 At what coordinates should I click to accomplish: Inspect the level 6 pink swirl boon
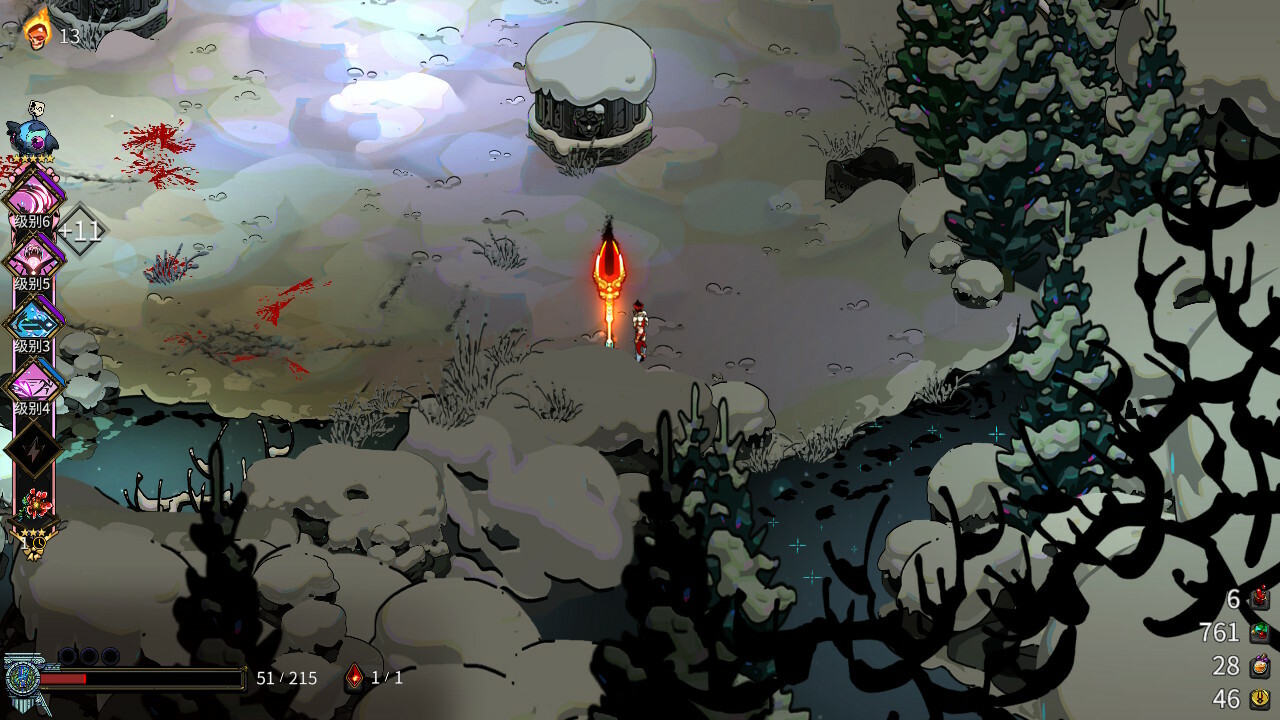point(33,192)
